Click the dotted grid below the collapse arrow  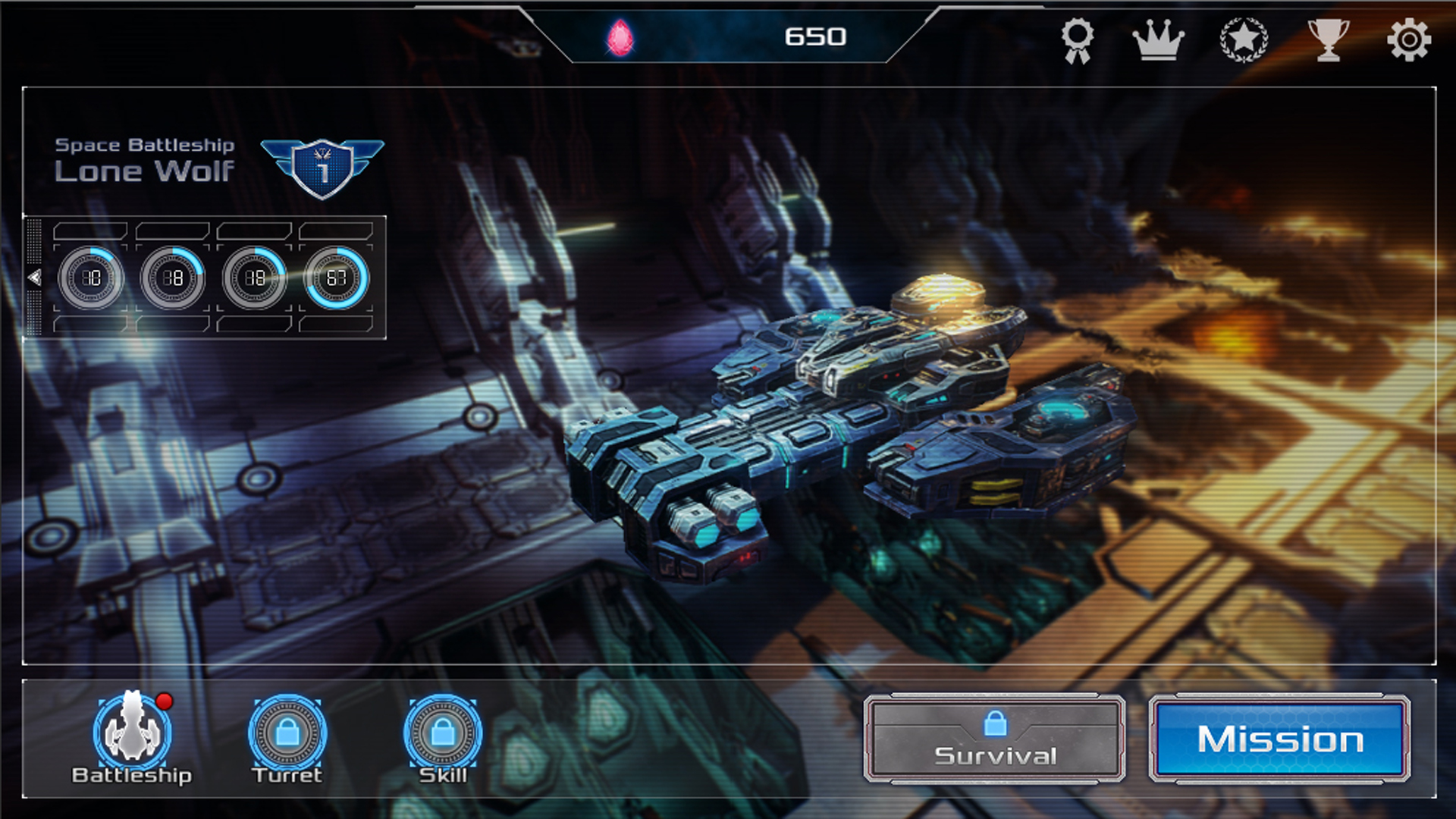click(x=34, y=312)
